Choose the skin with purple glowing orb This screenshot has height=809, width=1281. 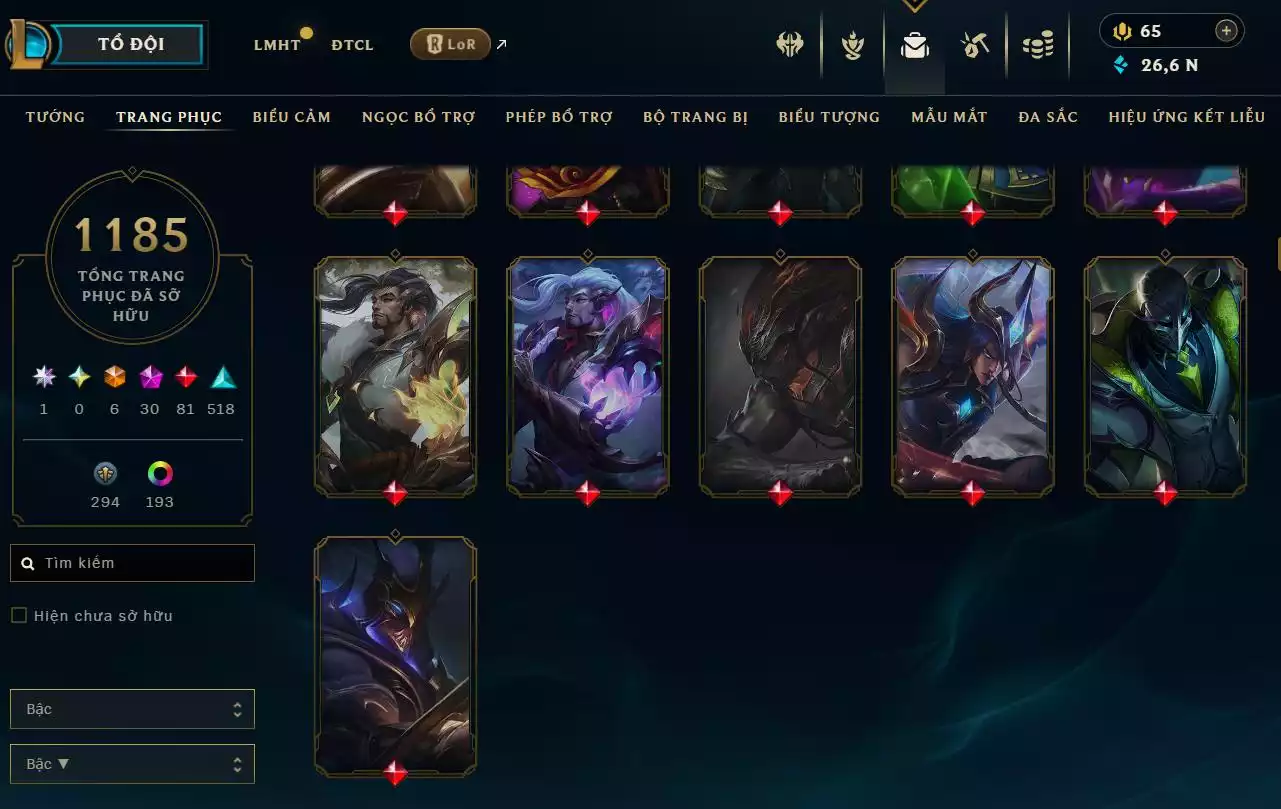point(588,375)
